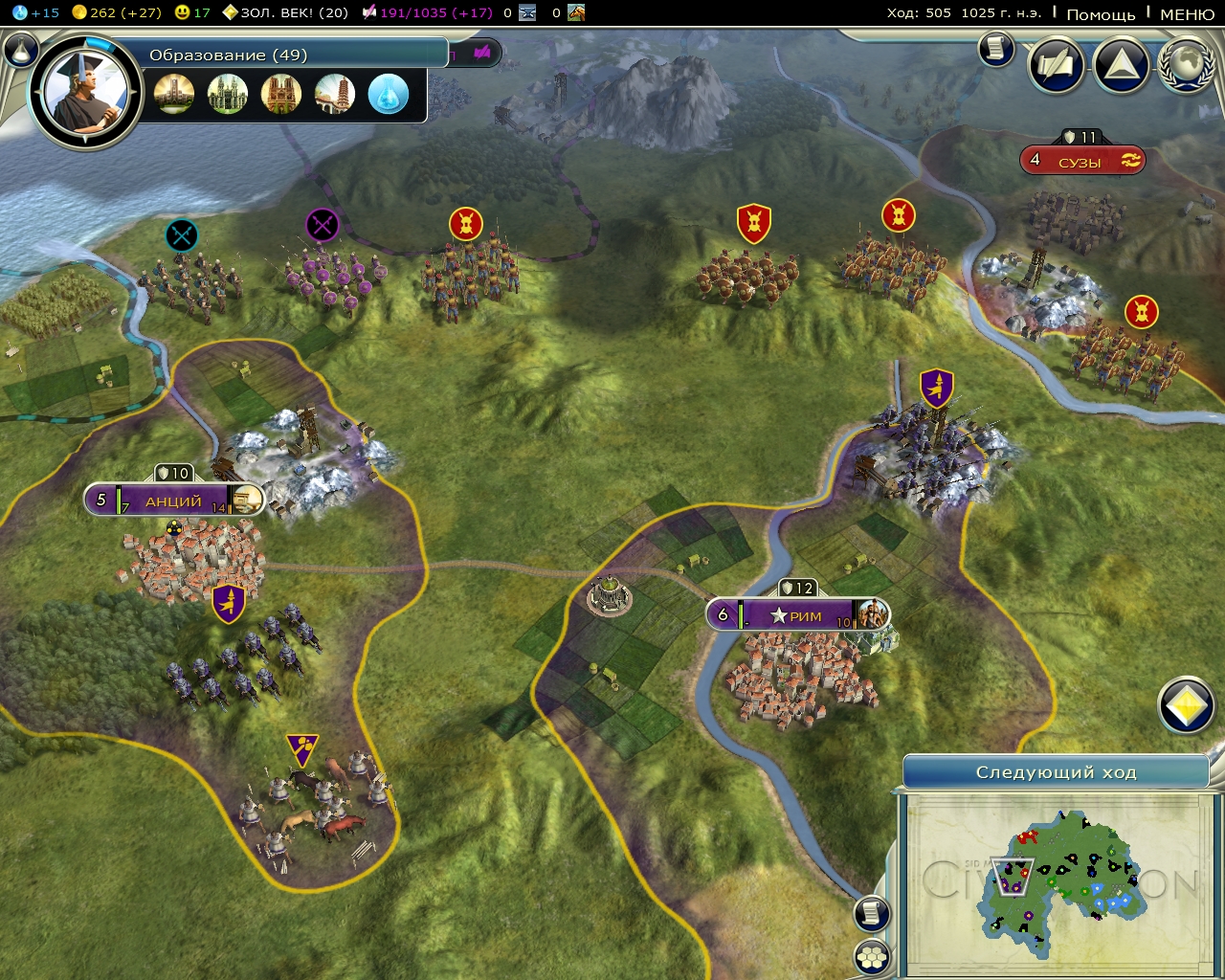This screenshot has height=980, width=1225.
Task: Select the blue flask research option bubble
Action: point(389,94)
